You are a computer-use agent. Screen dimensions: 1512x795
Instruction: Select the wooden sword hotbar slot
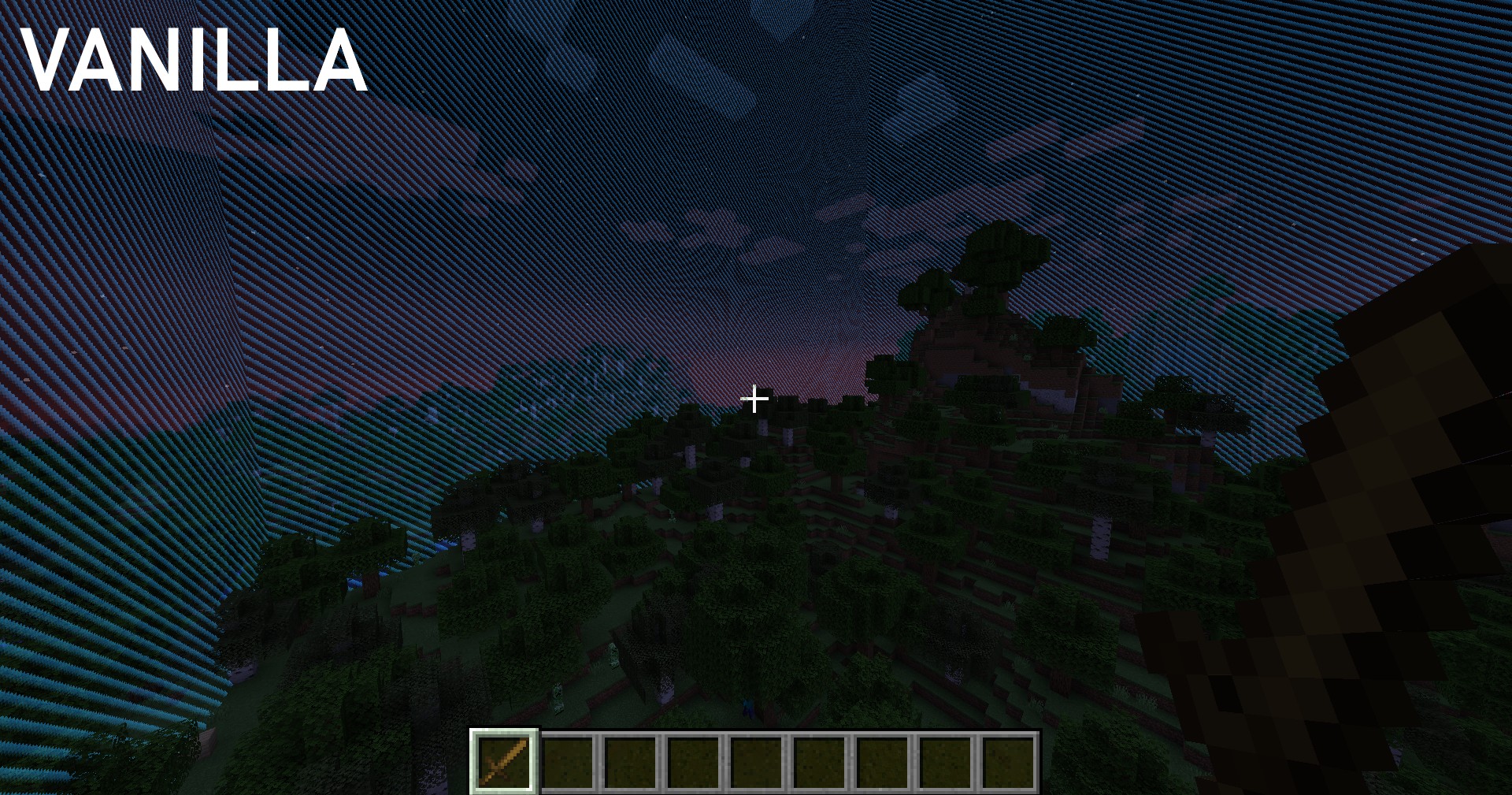click(x=504, y=761)
